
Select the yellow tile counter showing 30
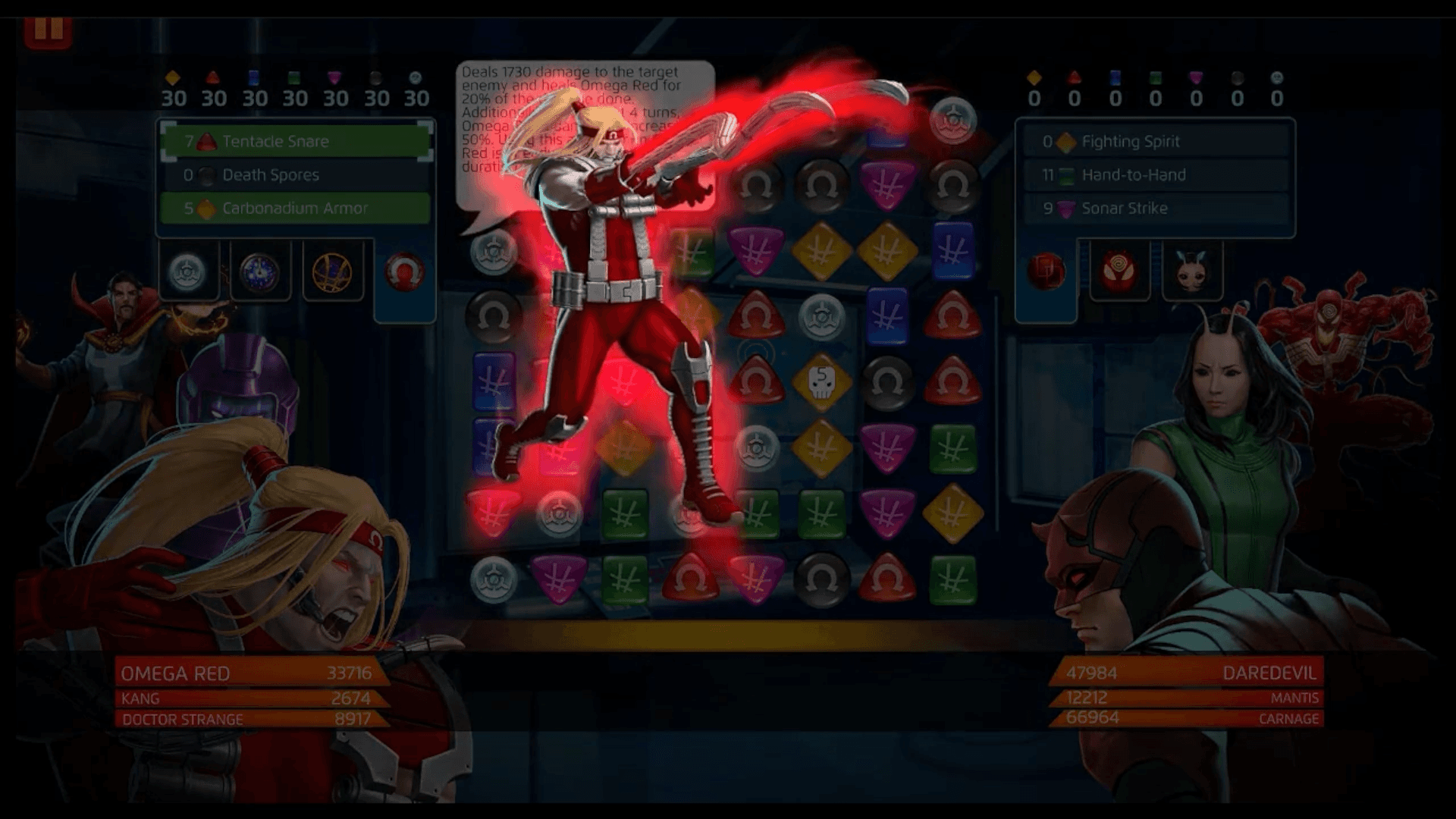[176, 89]
